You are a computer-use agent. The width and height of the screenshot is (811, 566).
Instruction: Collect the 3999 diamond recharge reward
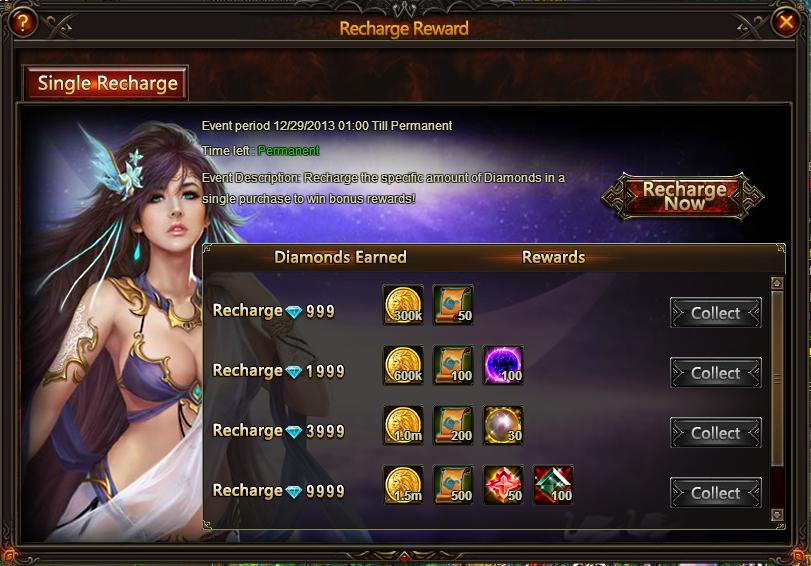coord(715,433)
